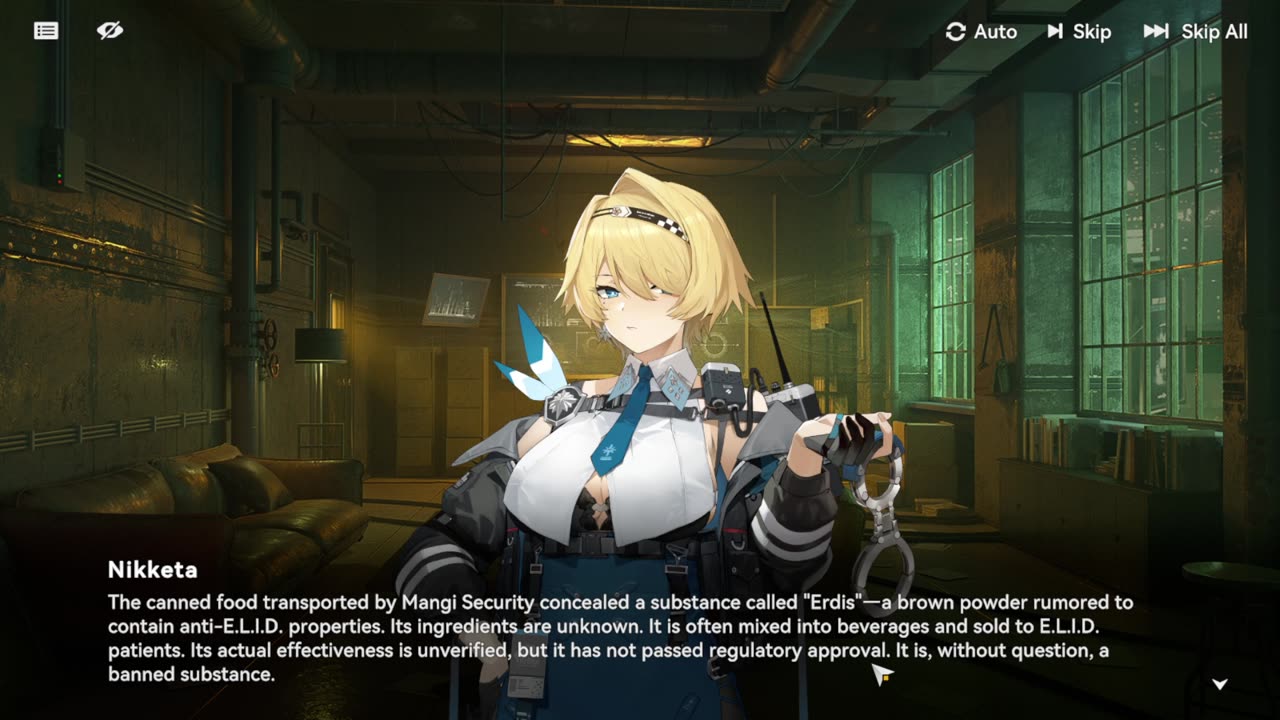This screenshot has width=1280, height=720.
Task: Hide the dialogue interface with eye icon
Action: pyautogui.click(x=110, y=31)
